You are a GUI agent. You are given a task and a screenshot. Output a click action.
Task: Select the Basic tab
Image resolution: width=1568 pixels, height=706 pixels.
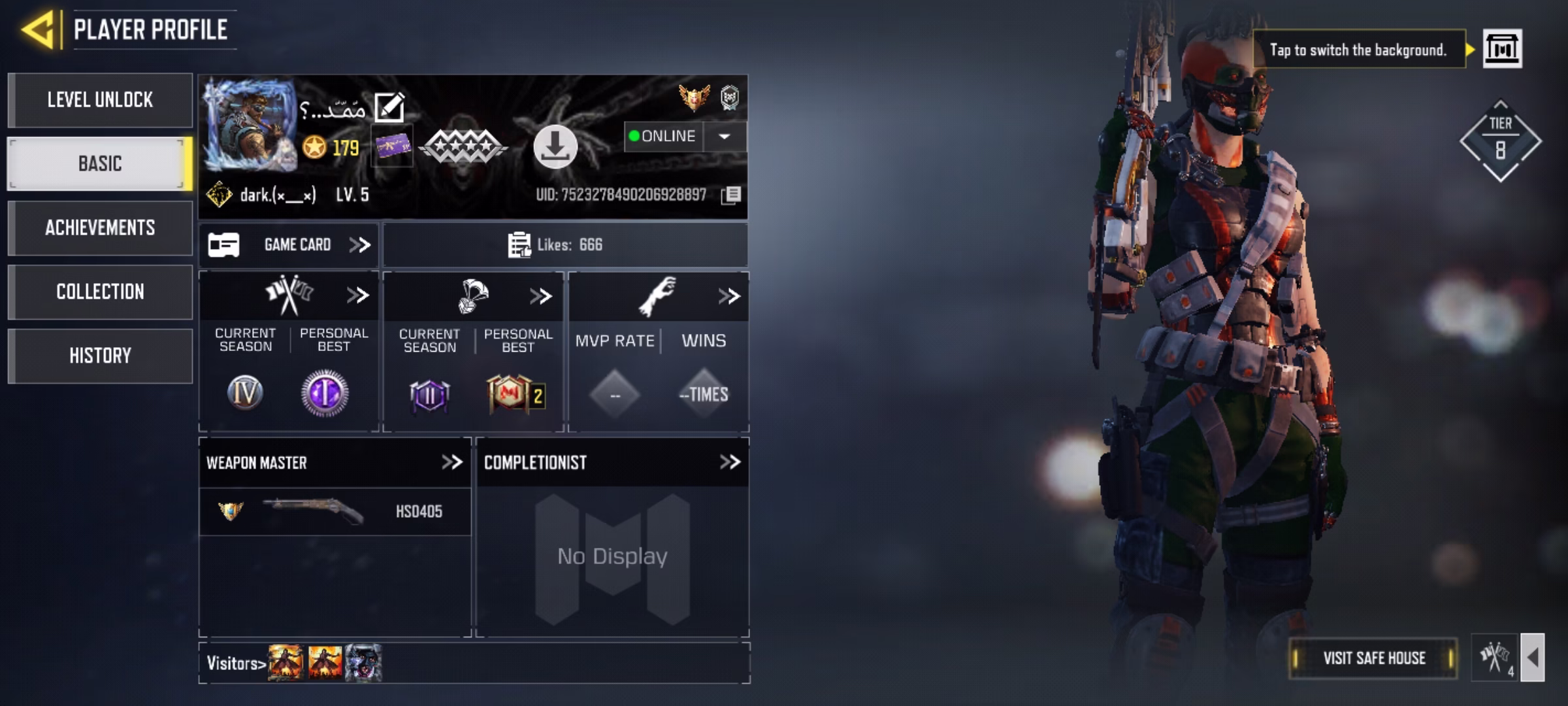tap(100, 163)
